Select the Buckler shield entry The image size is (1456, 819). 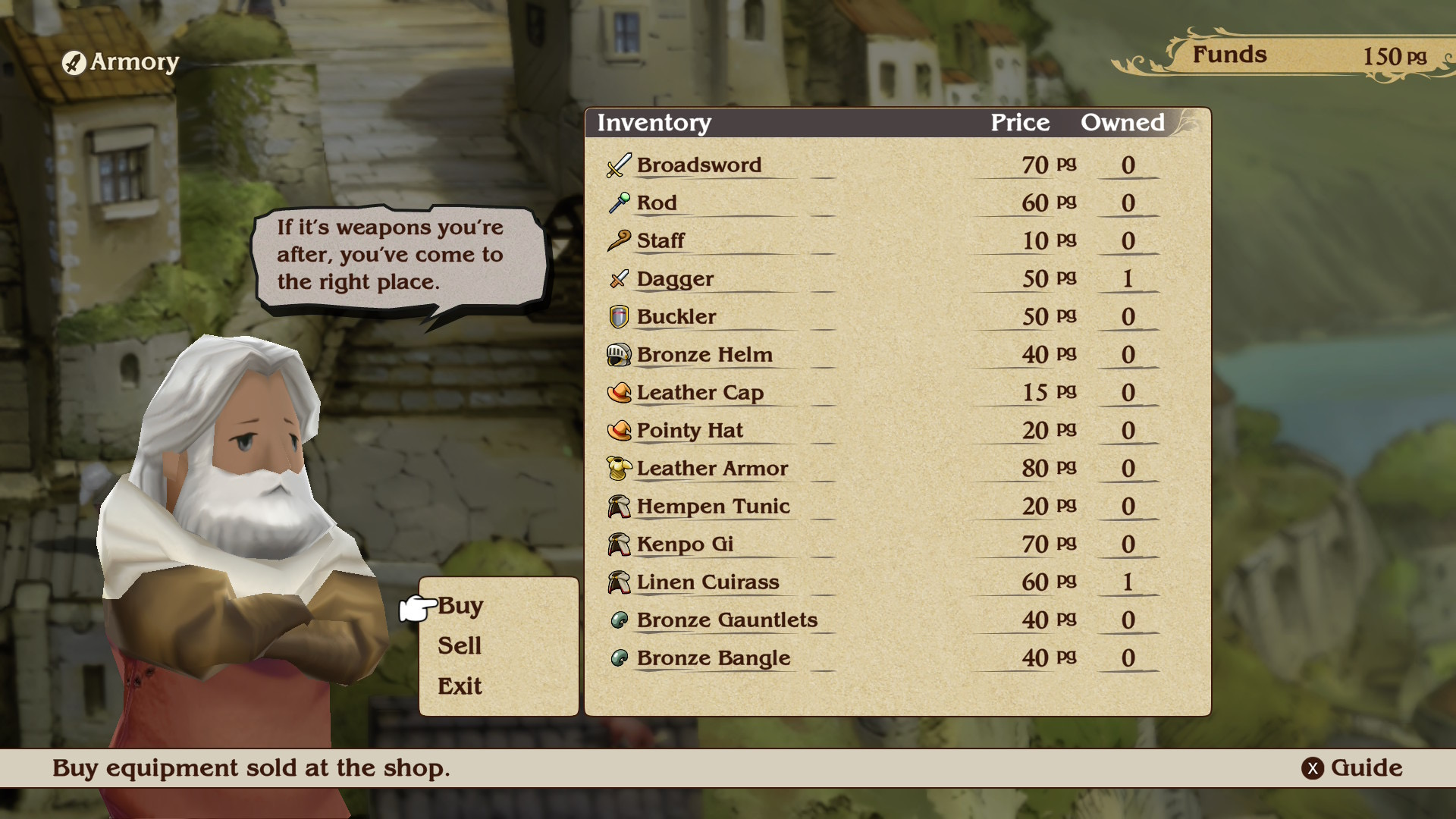click(x=676, y=317)
